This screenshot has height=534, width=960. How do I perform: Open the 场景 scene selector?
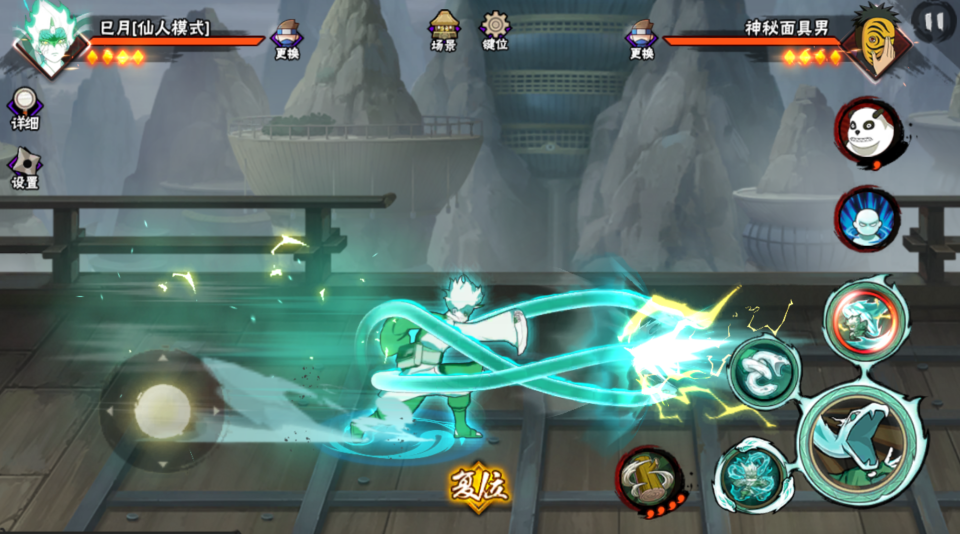[x=444, y=30]
